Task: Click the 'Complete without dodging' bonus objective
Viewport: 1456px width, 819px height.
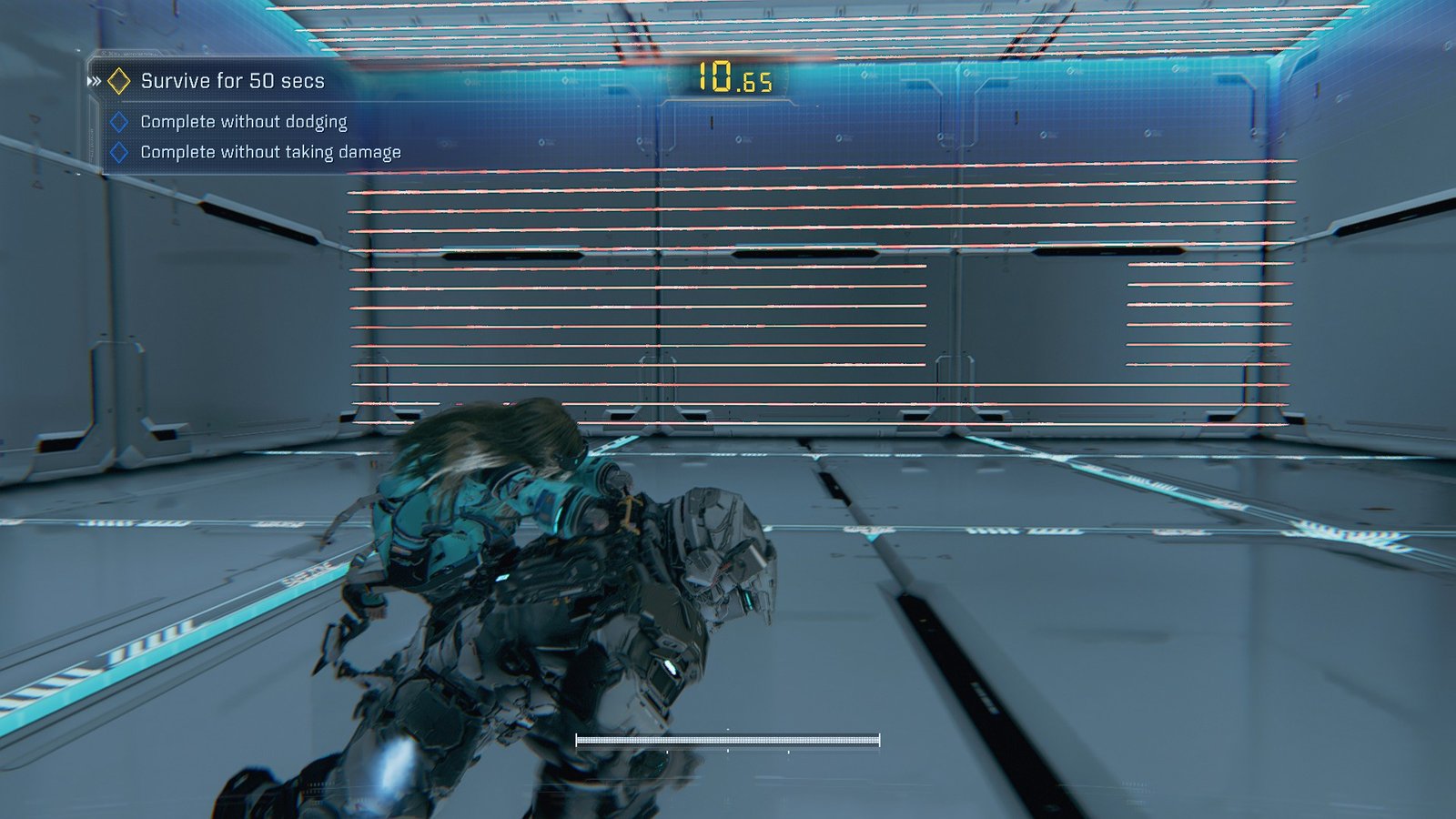Action: (243, 122)
